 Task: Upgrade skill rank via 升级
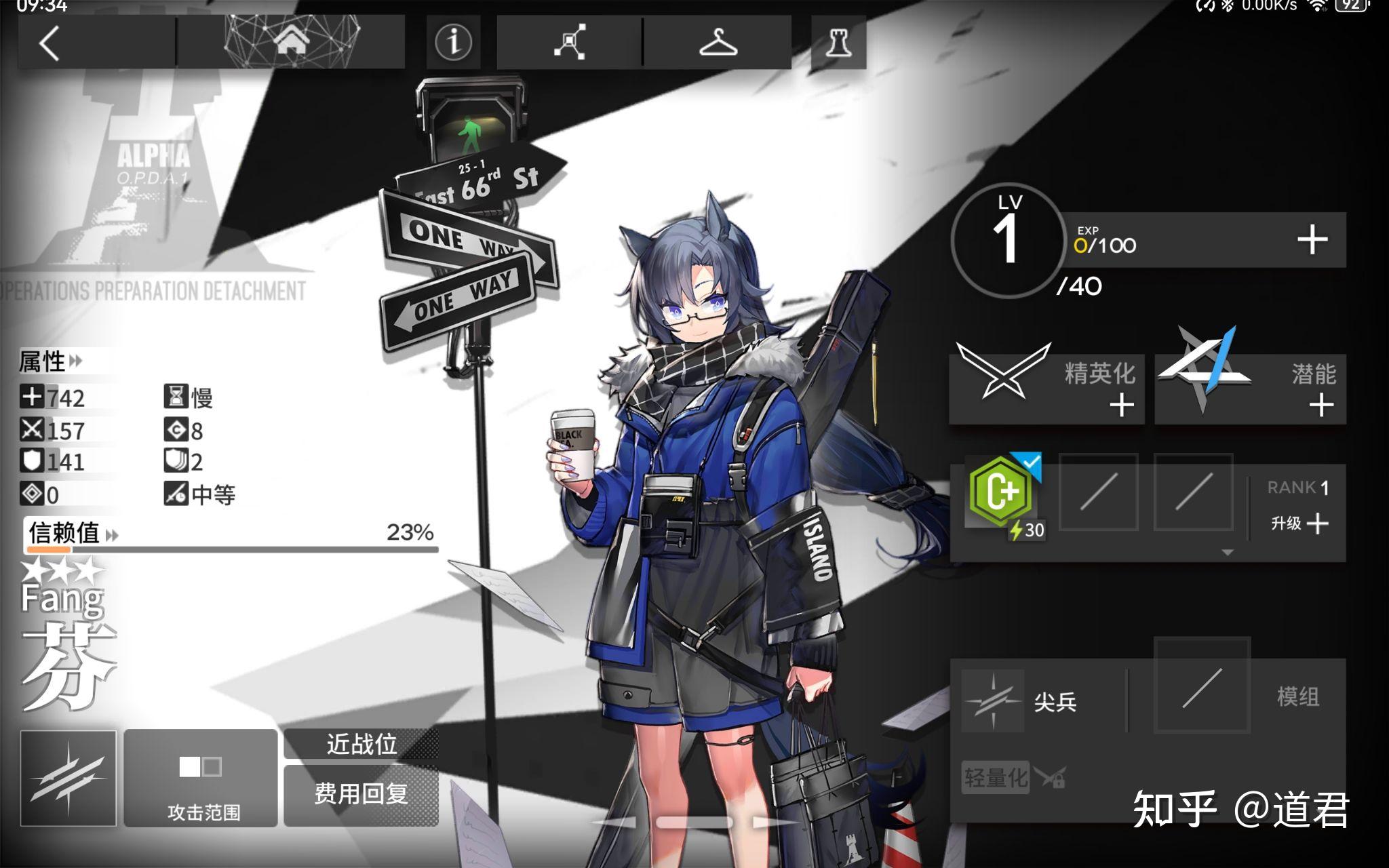coord(1299,524)
